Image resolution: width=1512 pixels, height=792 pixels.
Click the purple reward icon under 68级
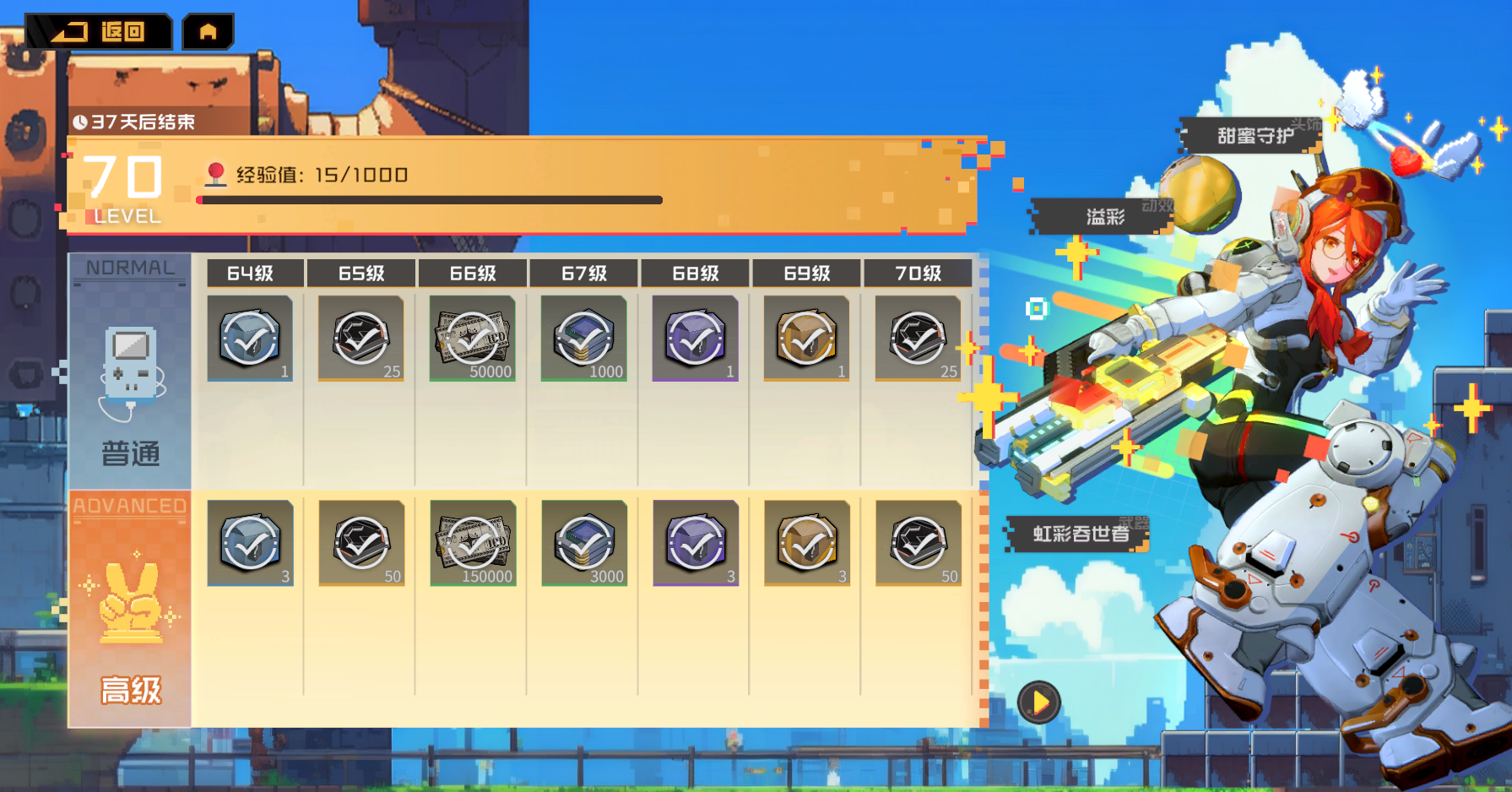(x=696, y=339)
